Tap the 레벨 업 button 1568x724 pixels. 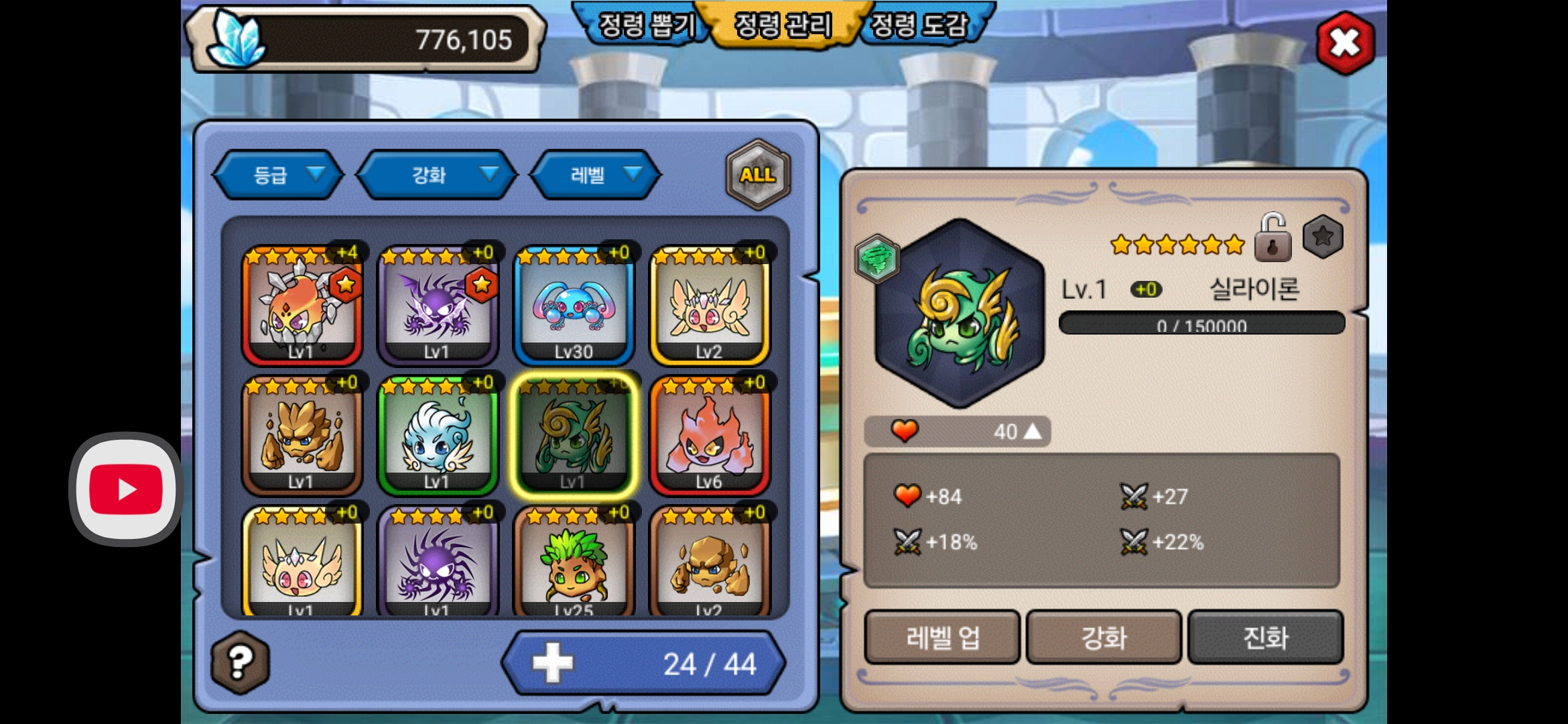pyautogui.click(x=942, y=637)
